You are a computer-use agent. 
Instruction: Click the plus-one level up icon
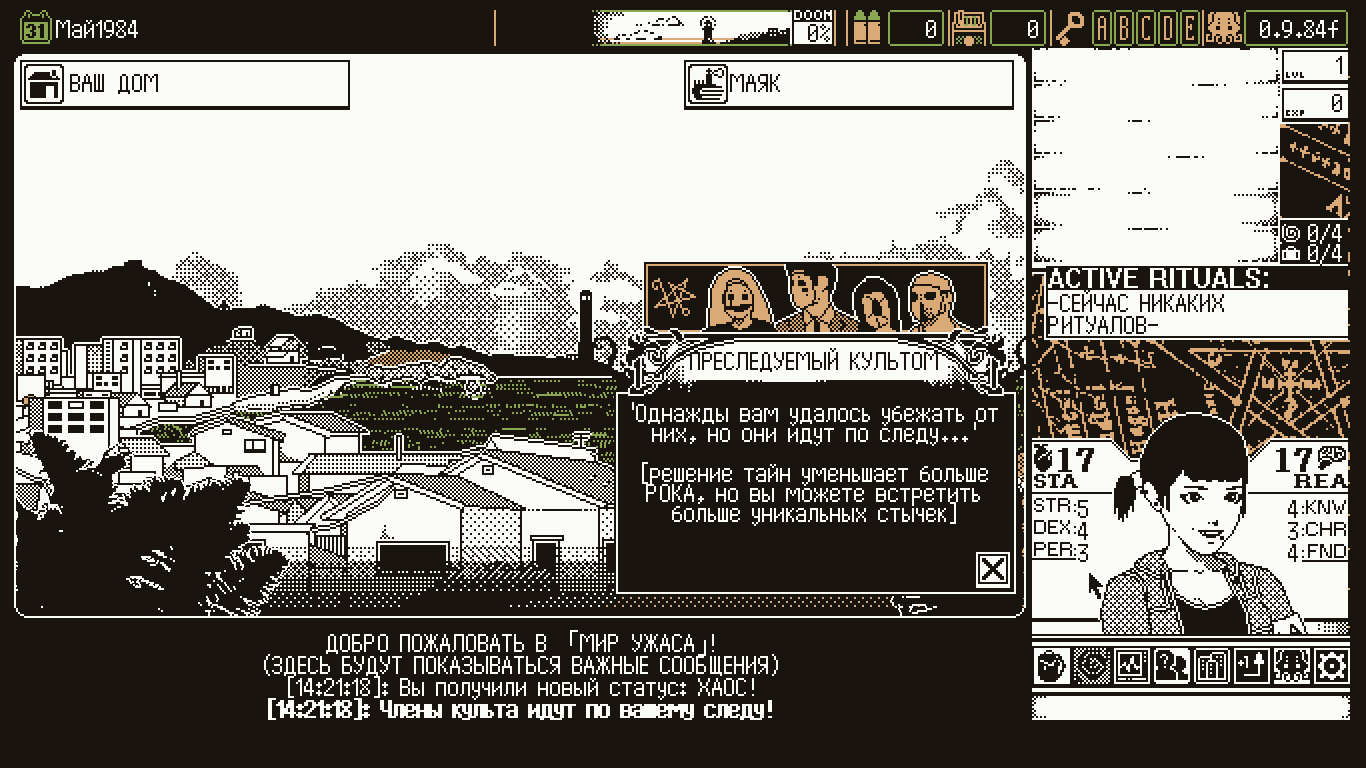pyautogui.click(x=1251, y=666)
